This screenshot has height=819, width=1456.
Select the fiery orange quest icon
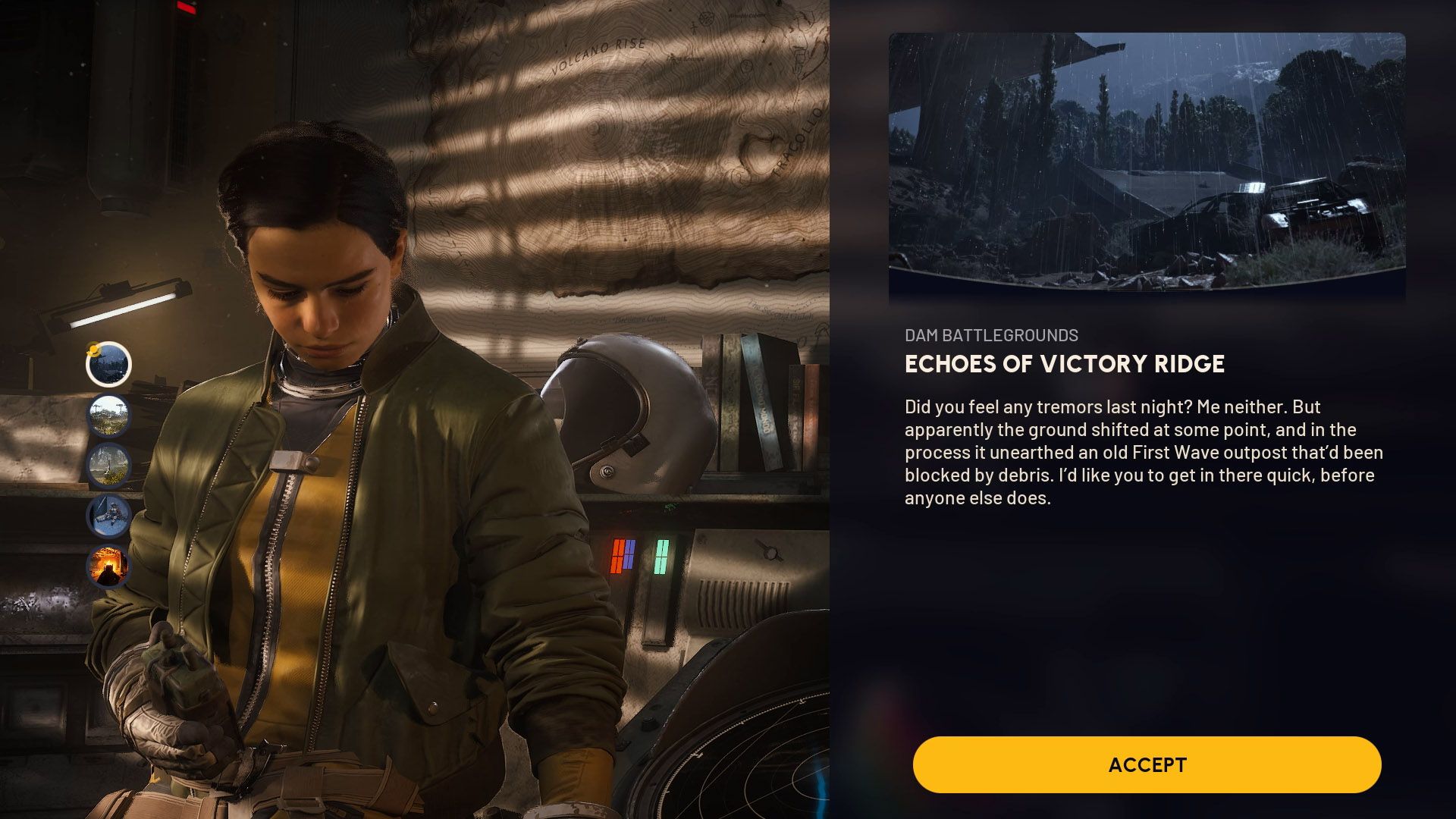108,566
